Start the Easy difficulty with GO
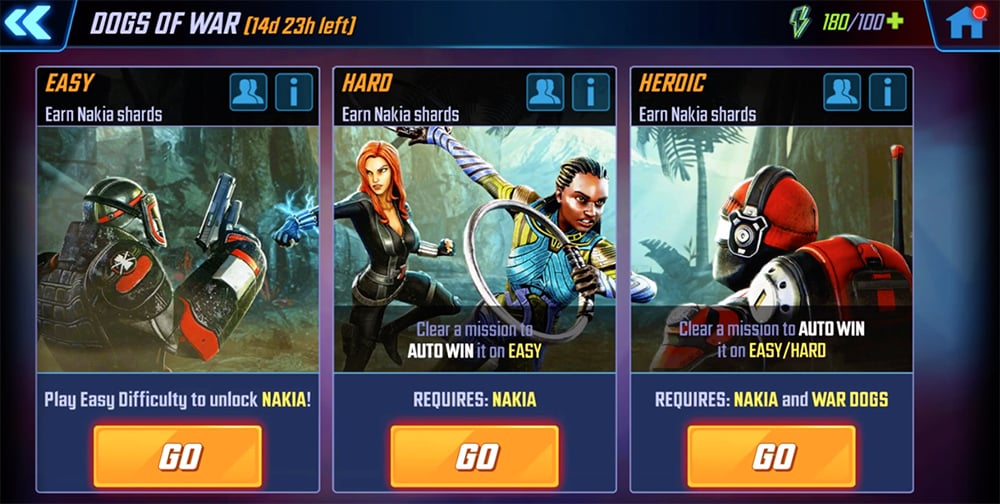The image size is (1000, 504). (178, 456)
